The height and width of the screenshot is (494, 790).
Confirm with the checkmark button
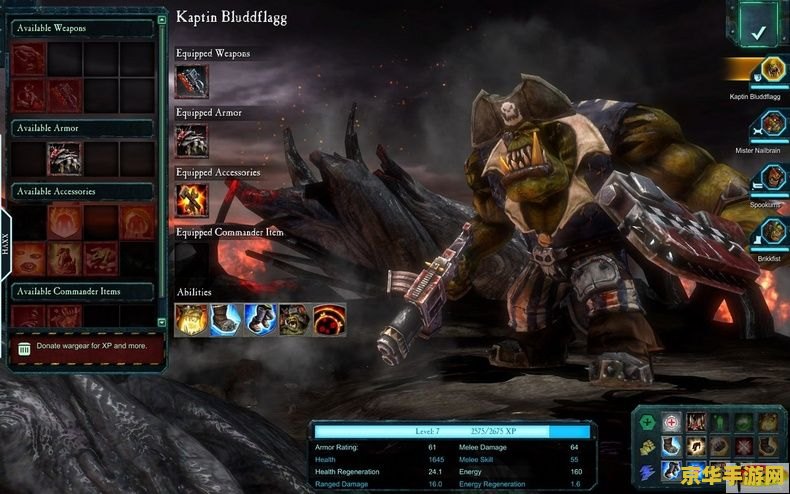(759, 32)
